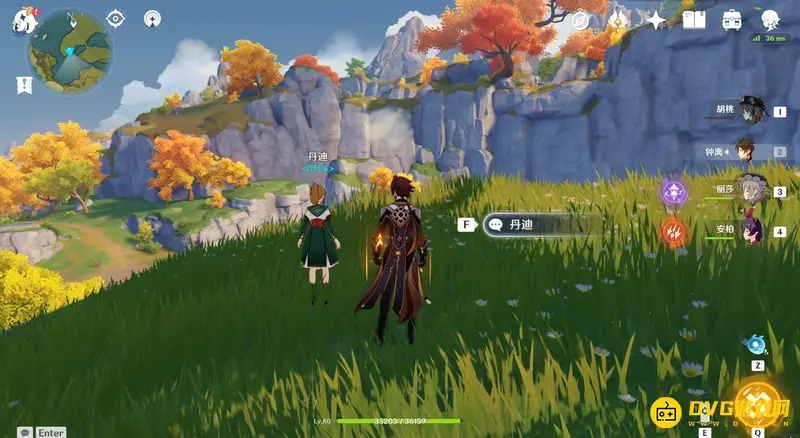Activate the elemental sight eye icon
The width and height of the screenshot is (800, 438).
pos(116,18)
